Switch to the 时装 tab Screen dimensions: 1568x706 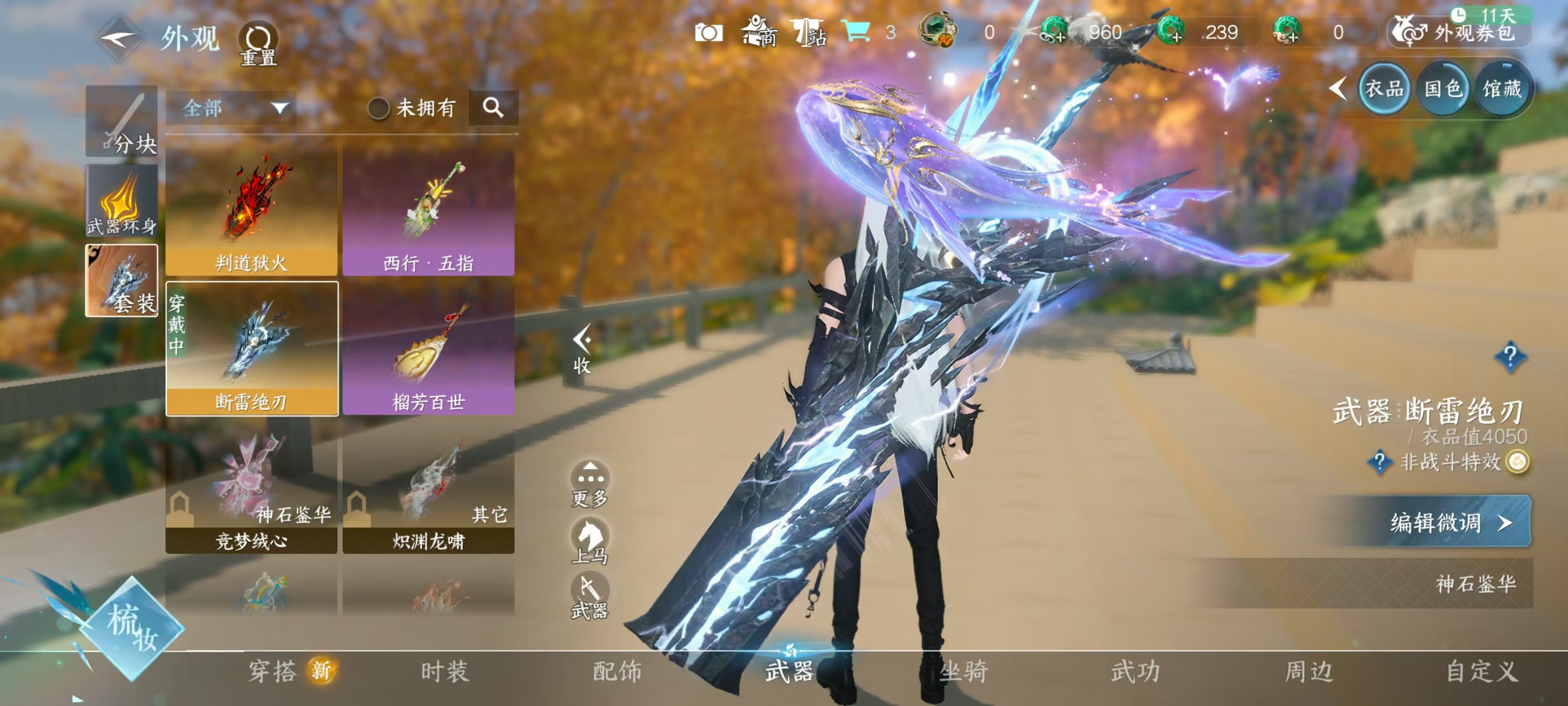click(x=444, y=671)
